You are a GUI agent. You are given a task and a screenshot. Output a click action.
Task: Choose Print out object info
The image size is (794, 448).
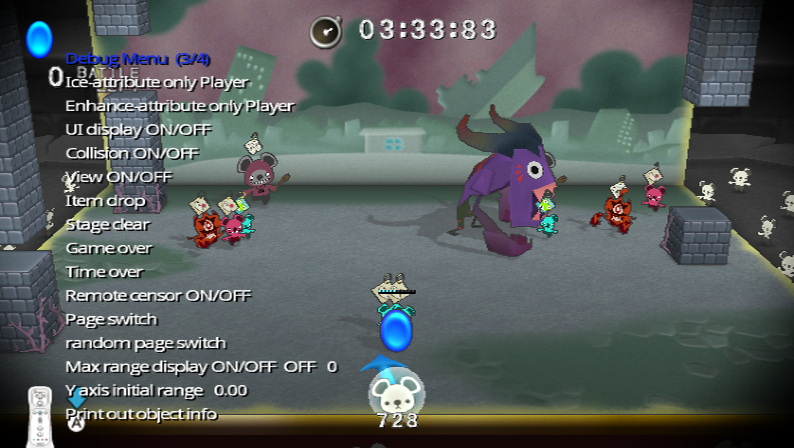(141, 413)
